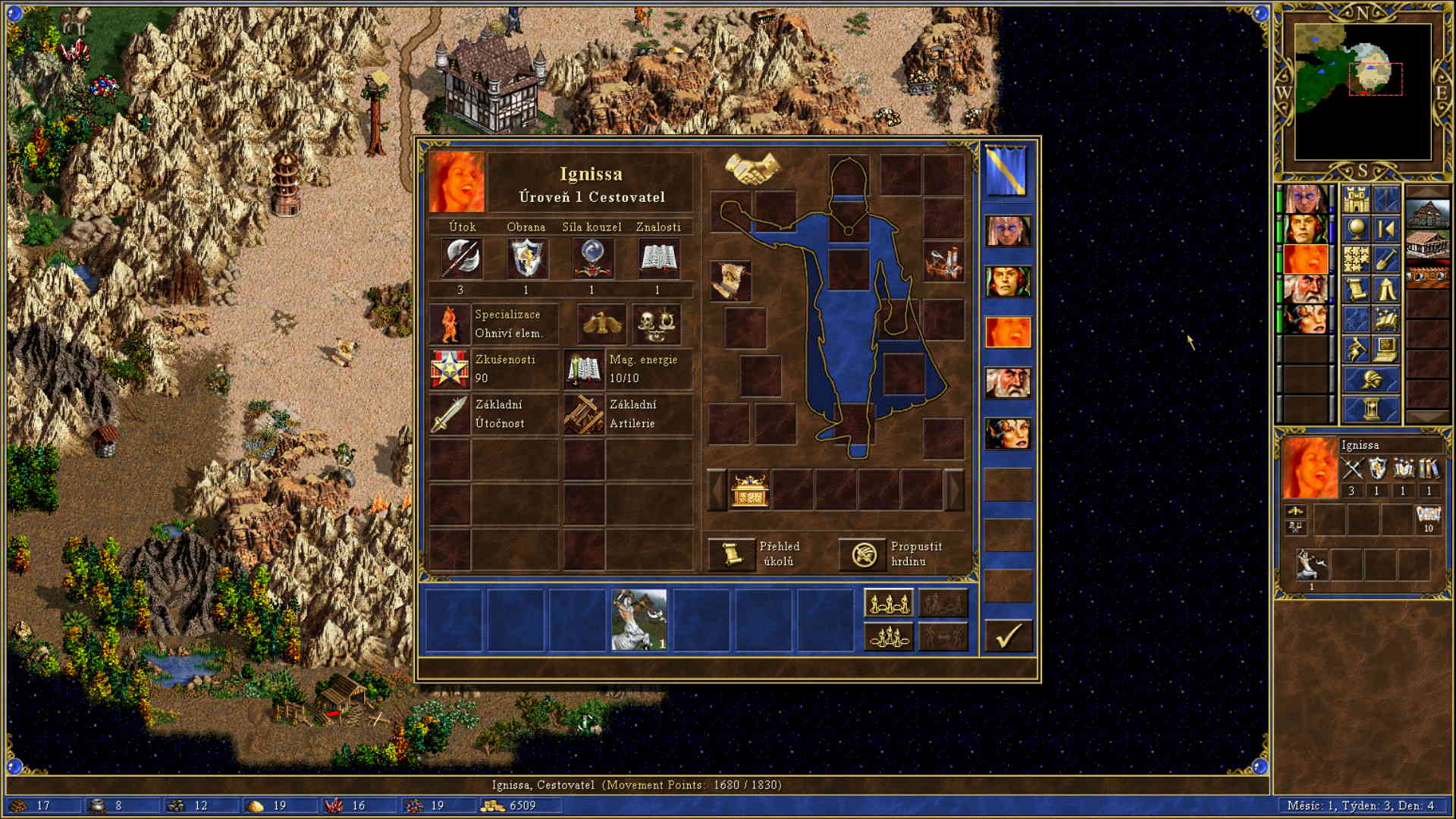Dismiss the hero with Propustit hrdinu
Viewport: 1456px width, 819px height.
tap(863, 554)
